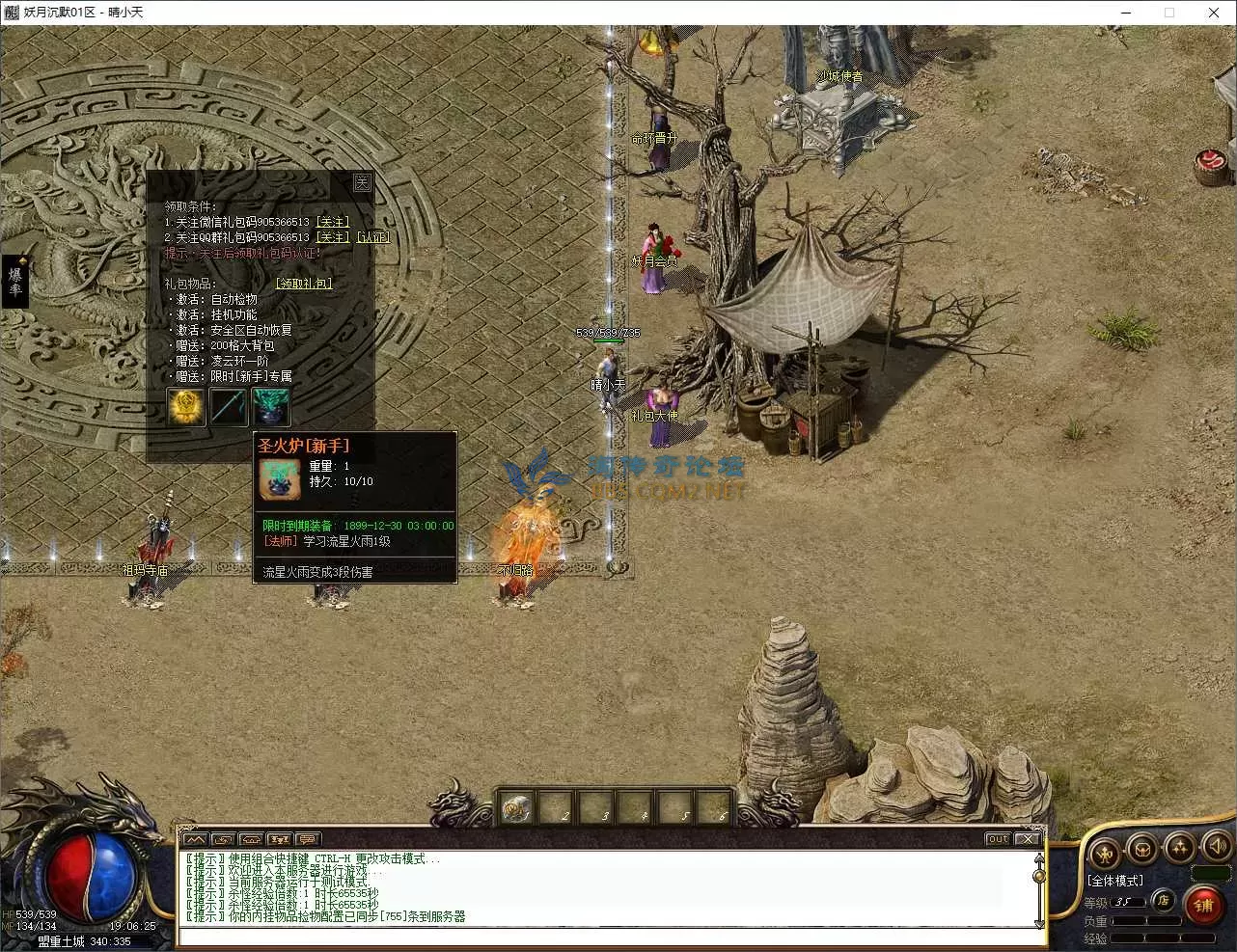The height and width of the screenshot is (952, 1237).
Task: Maximize the game window
Action: point(1169,13)
